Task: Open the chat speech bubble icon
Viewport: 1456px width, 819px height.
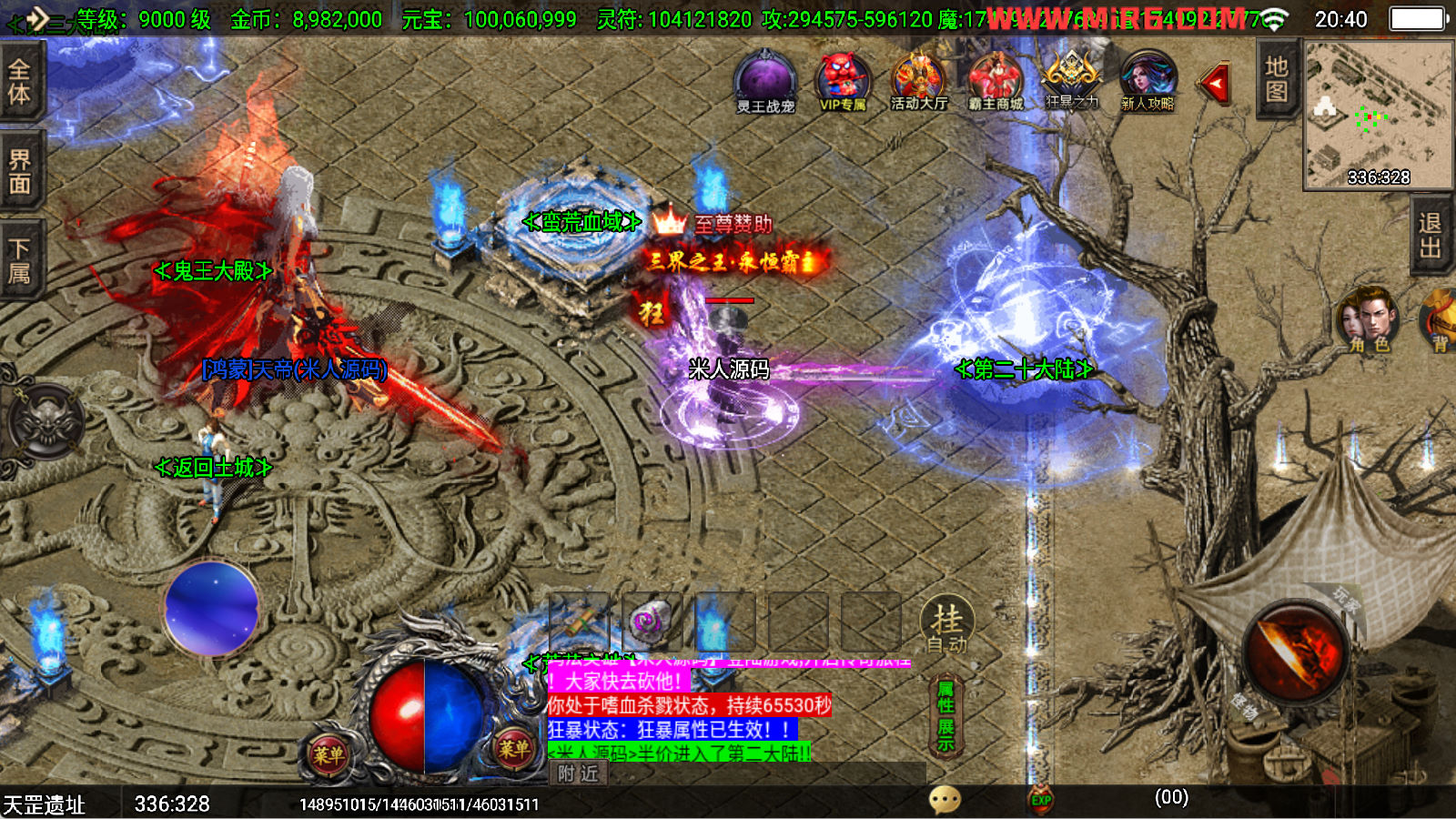Action: (945, 800)
